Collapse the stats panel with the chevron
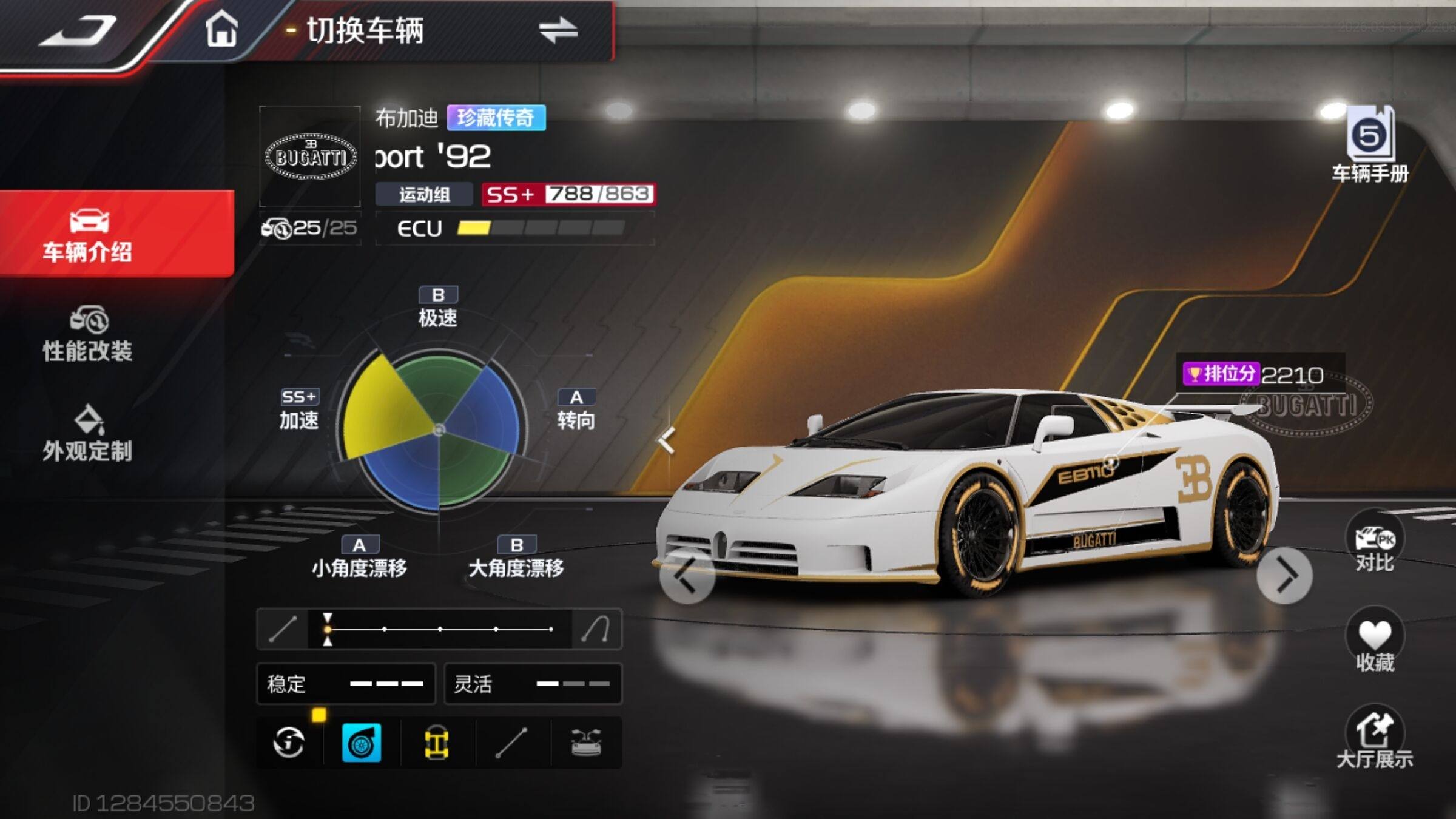 tap(667, 440)
